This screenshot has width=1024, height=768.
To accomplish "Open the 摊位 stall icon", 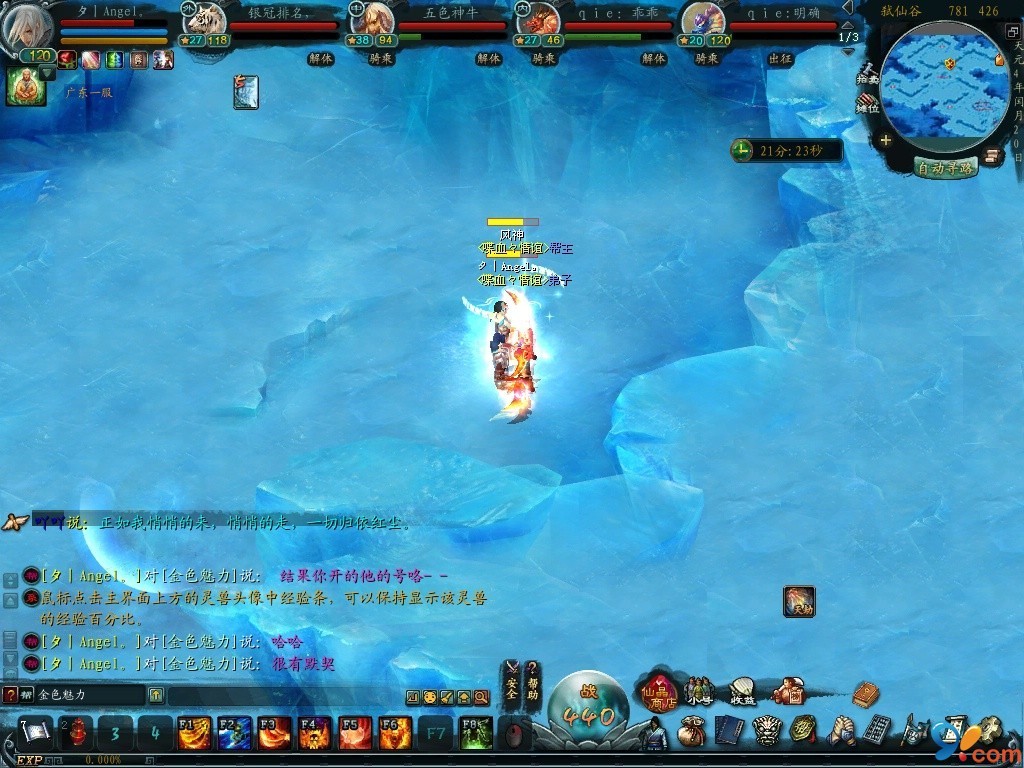I will (x=867, y=103).
